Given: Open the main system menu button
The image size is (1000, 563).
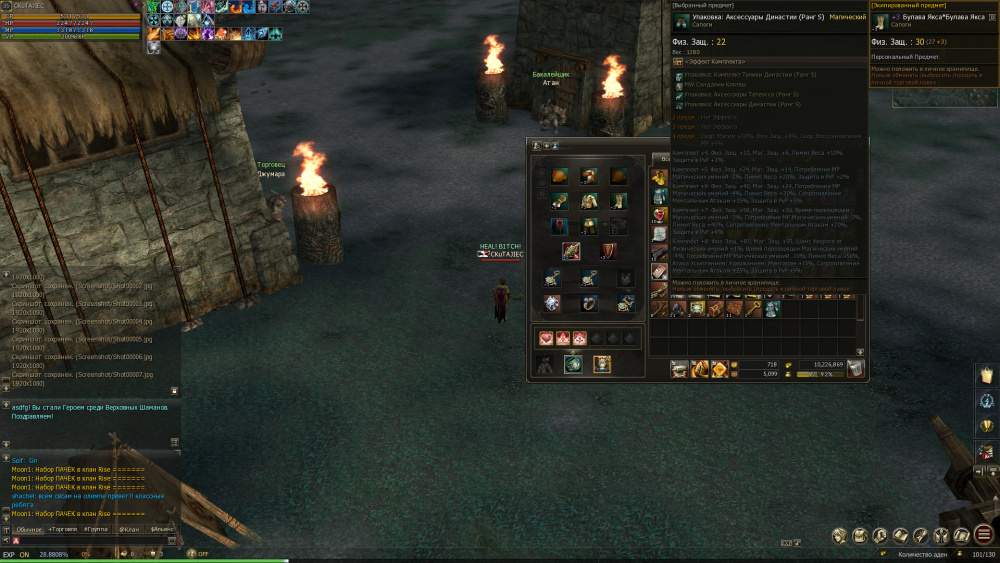Looking at the screenshot, I should coord(984,535).
